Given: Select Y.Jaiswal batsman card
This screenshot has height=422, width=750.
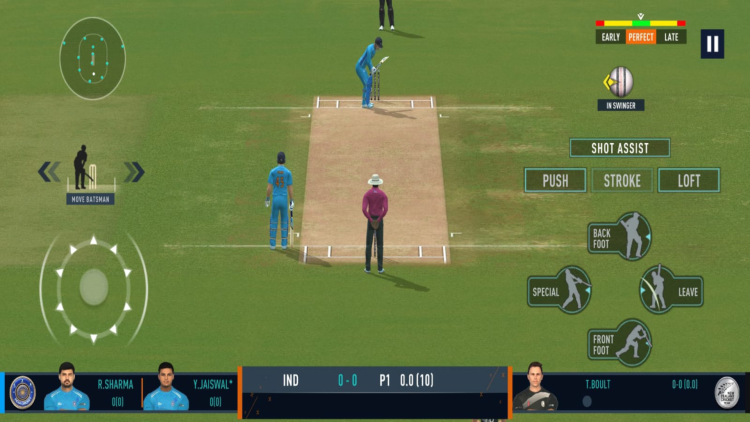Looking at the screenshot, I should click(x=190, y=390).
